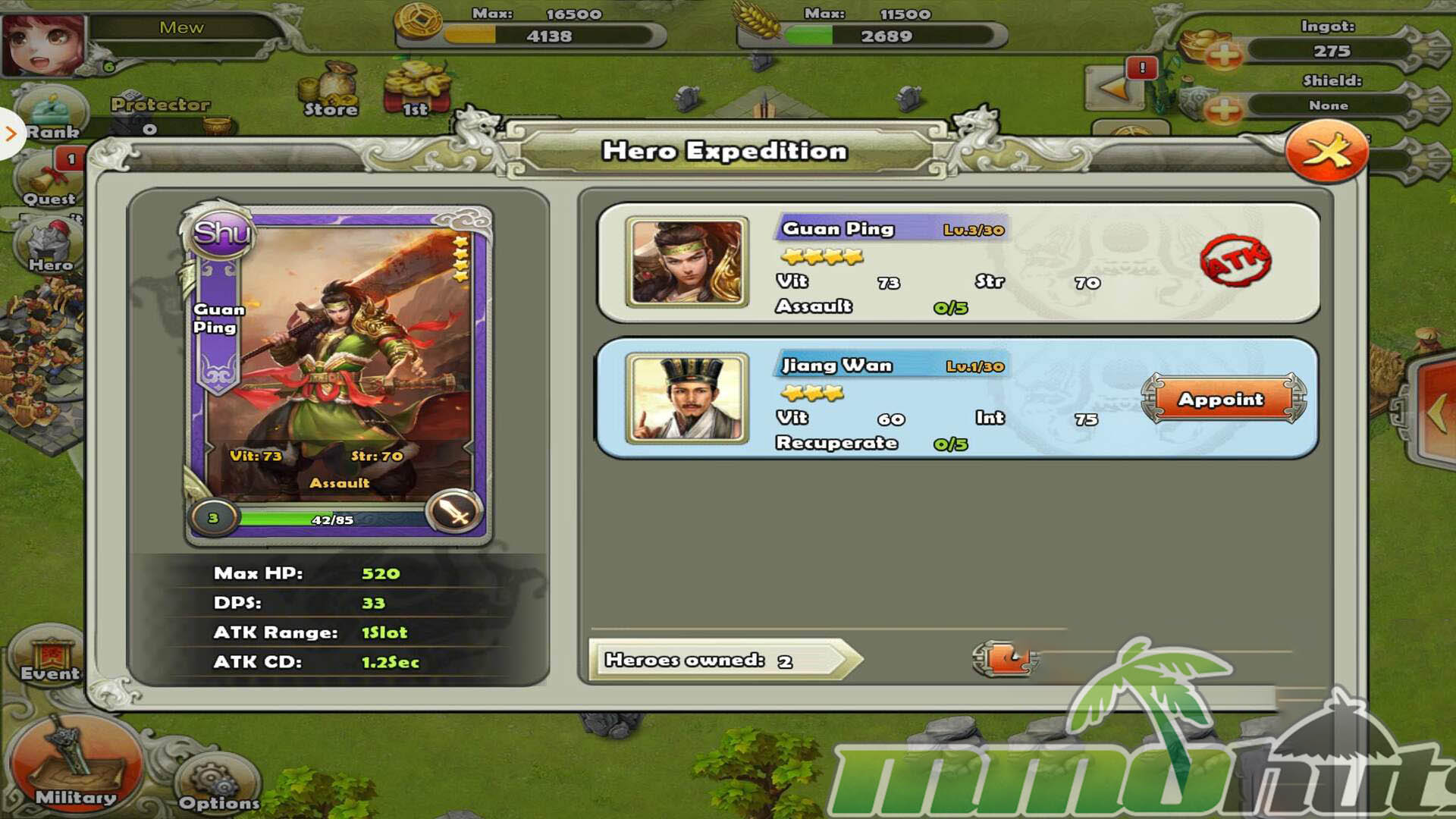The width and height of the screenshot is (1456, 819).
Task: Appoint Jiang Wan to the expedition
Action: click(x=1221, y=399)
